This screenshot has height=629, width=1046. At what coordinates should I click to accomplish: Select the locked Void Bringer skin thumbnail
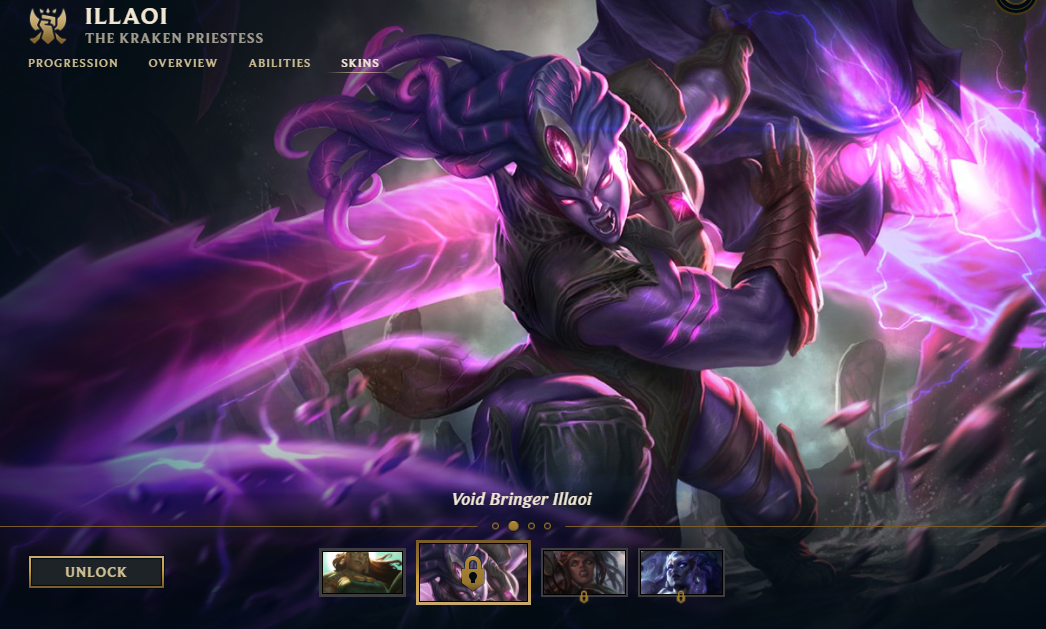(473, 572)
